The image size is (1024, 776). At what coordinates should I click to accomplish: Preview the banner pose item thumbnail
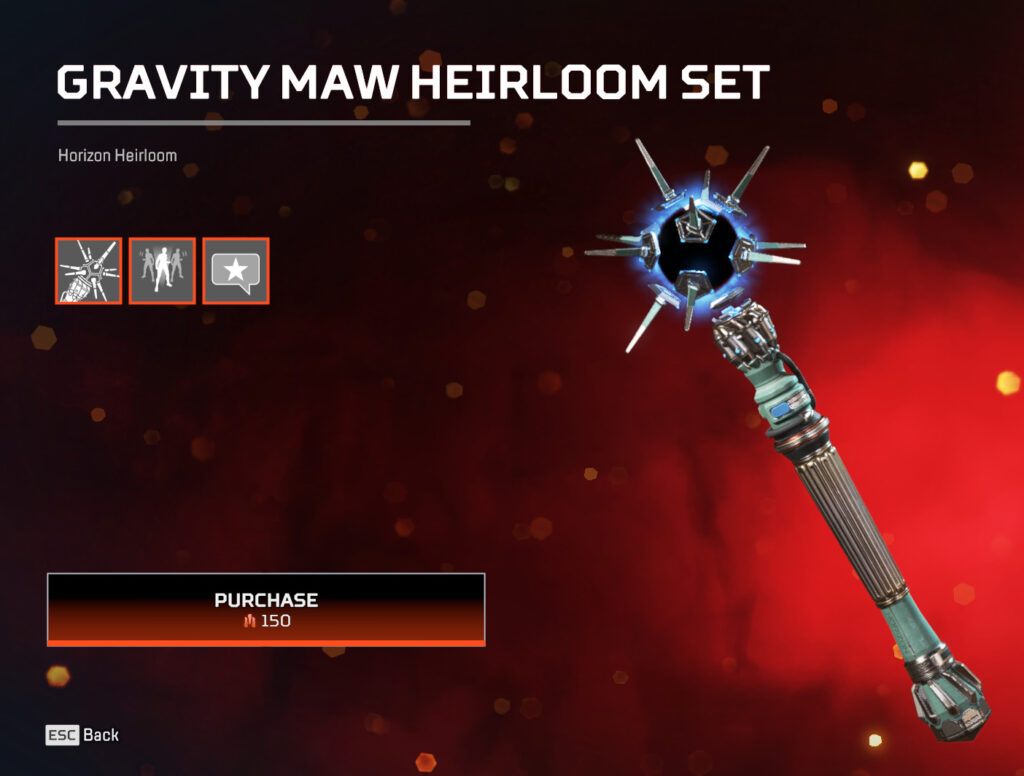coord(162,271)
